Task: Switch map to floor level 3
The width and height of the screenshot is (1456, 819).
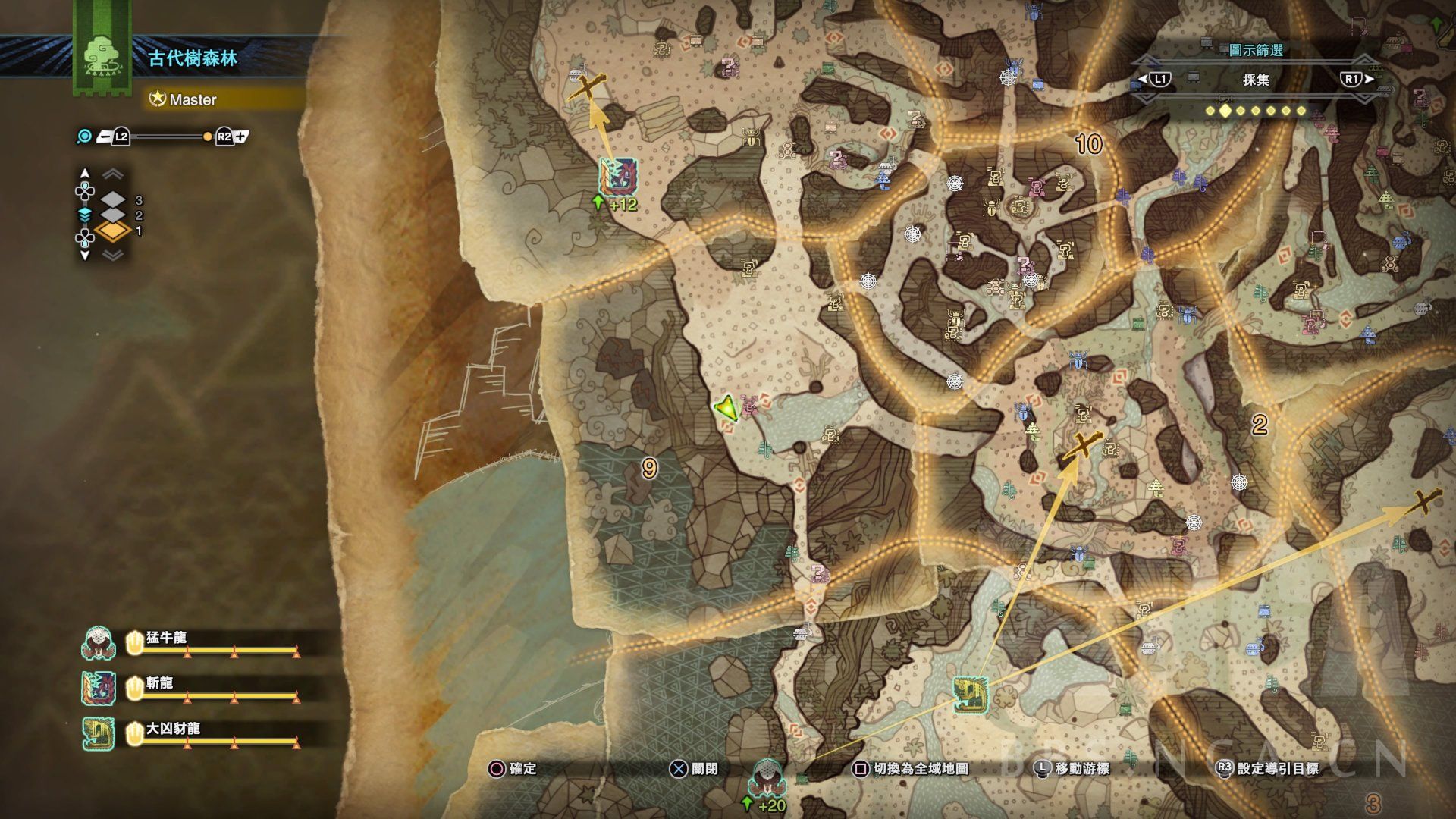Action: (114, 200)
